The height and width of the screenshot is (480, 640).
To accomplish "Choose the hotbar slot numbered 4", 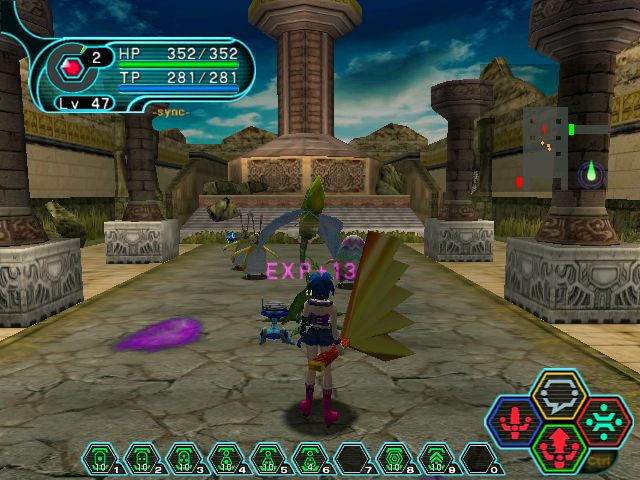I will coord(227,458).
